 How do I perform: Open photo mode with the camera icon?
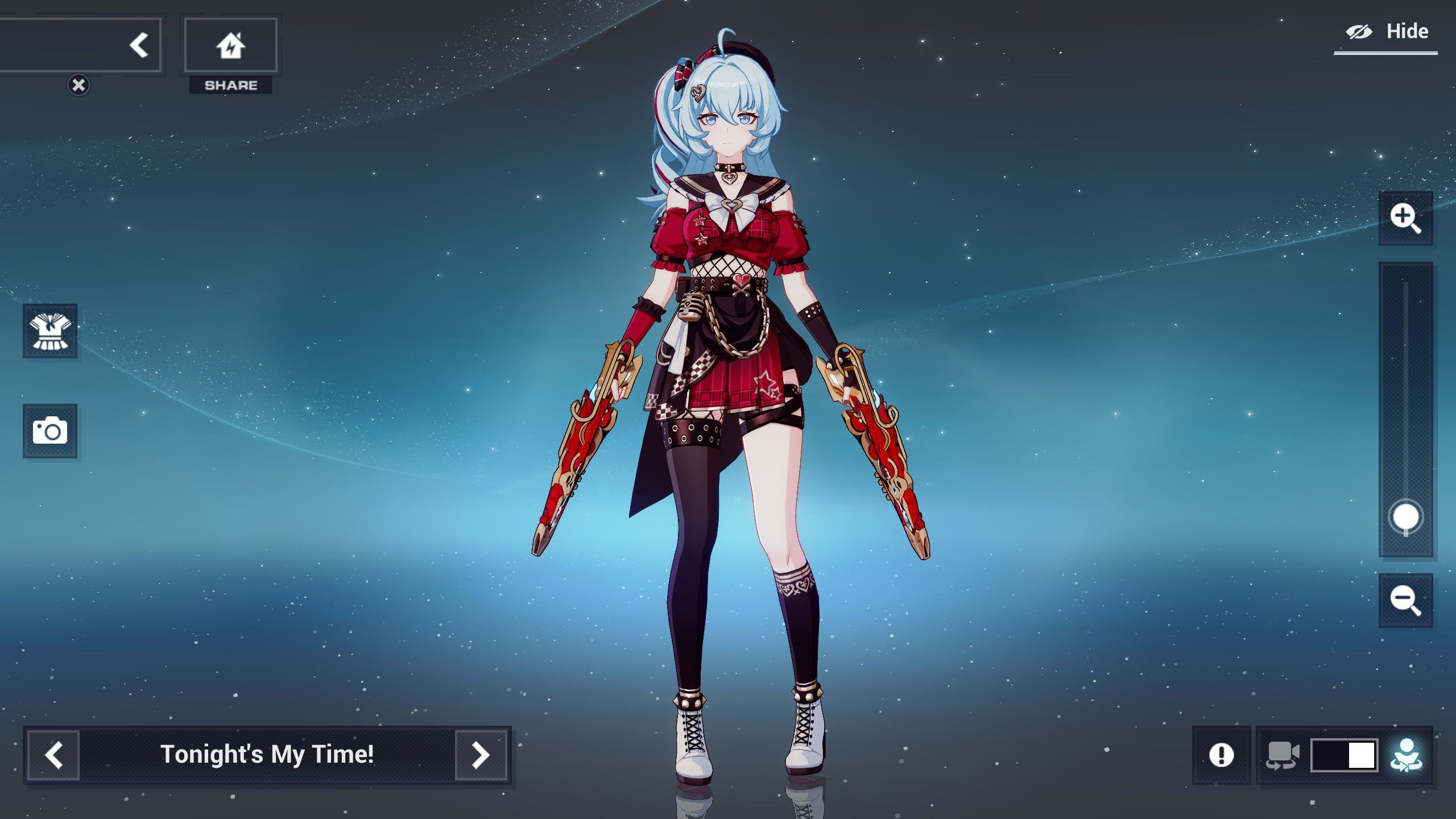(x=50, y=432)
